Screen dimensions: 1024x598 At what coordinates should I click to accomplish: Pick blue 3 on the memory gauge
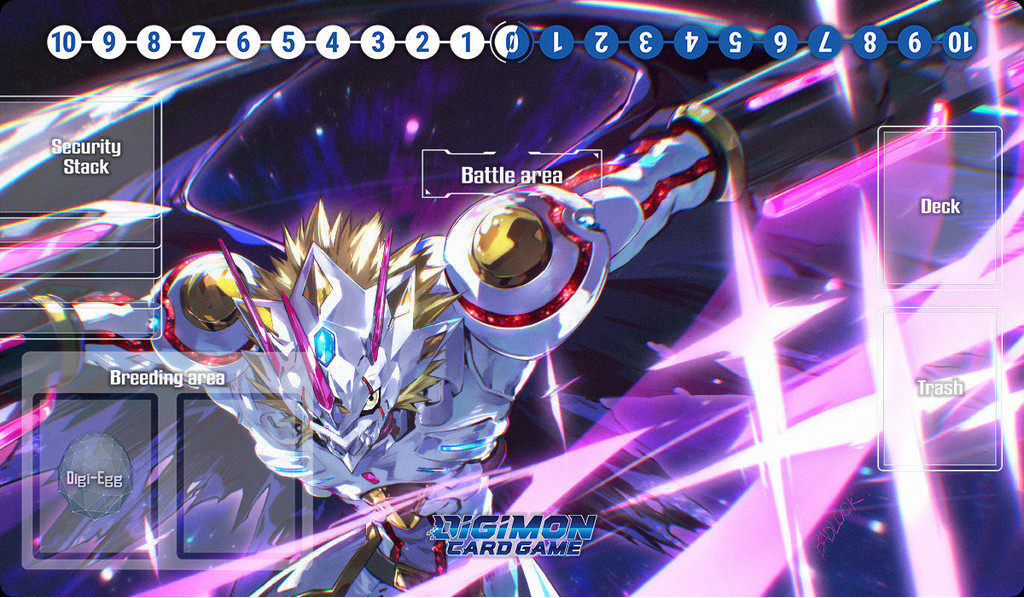[646, 43]
